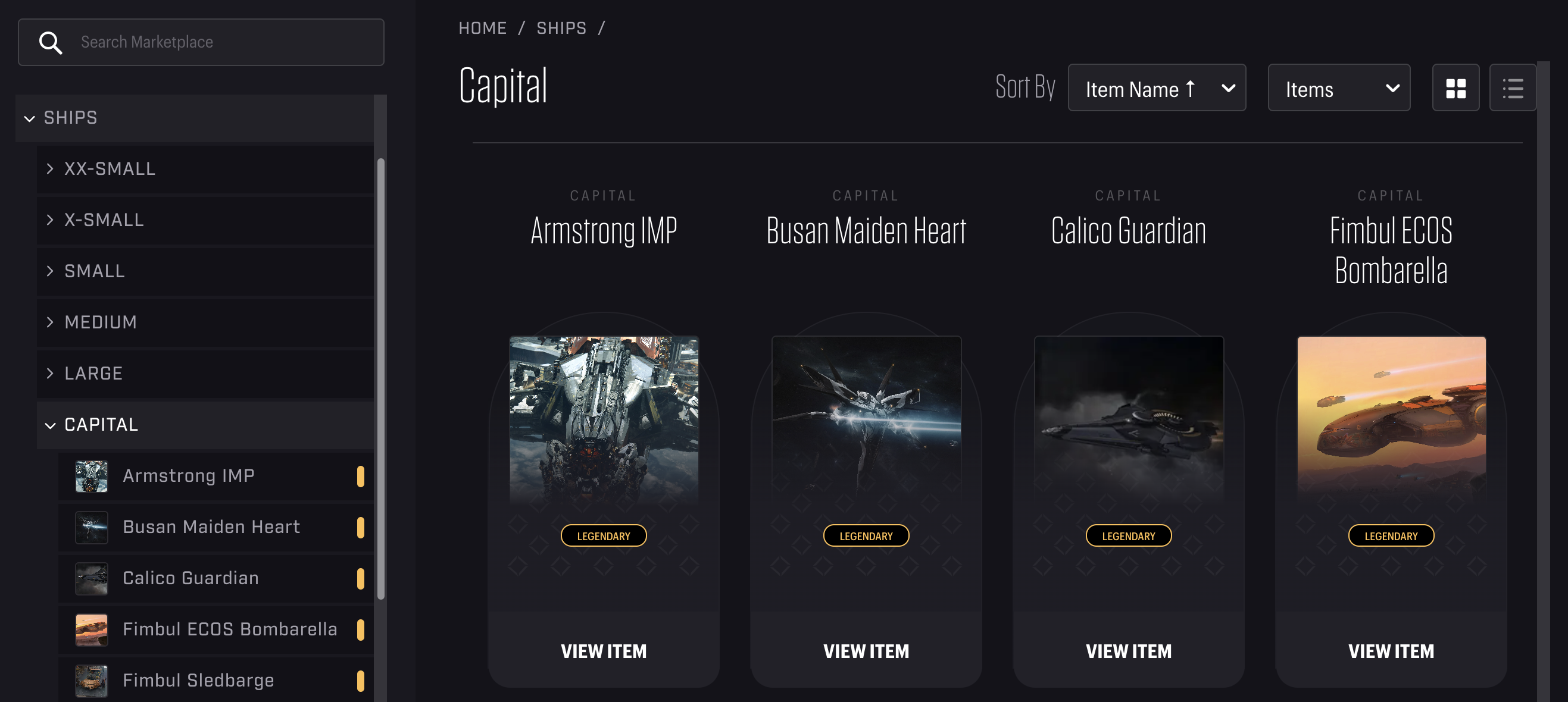Select Armstrong IMP in the sidebar list

coord(189,475)
